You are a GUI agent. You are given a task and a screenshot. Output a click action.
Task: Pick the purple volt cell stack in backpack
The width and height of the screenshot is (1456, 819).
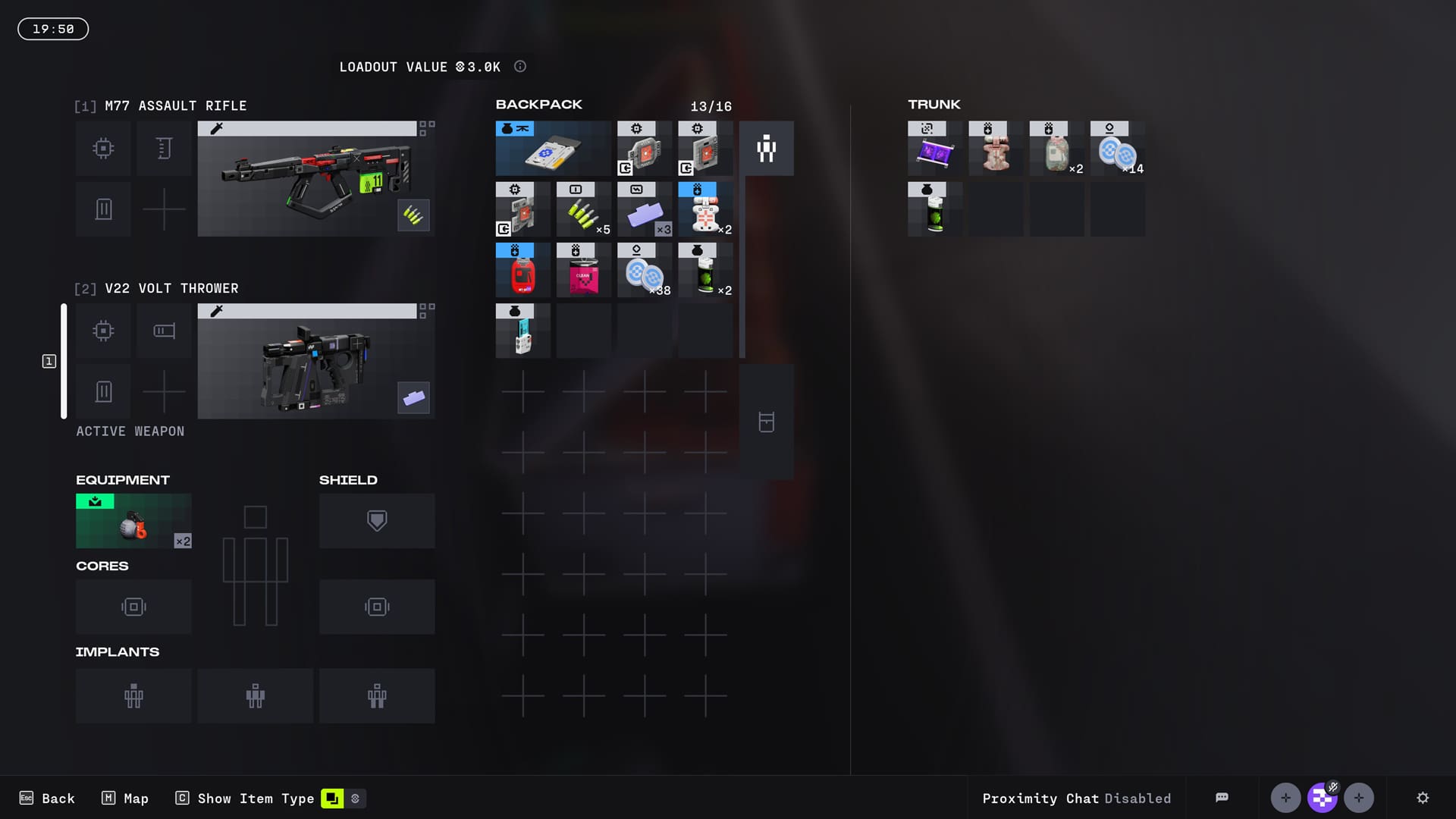[x=645, y=210]
